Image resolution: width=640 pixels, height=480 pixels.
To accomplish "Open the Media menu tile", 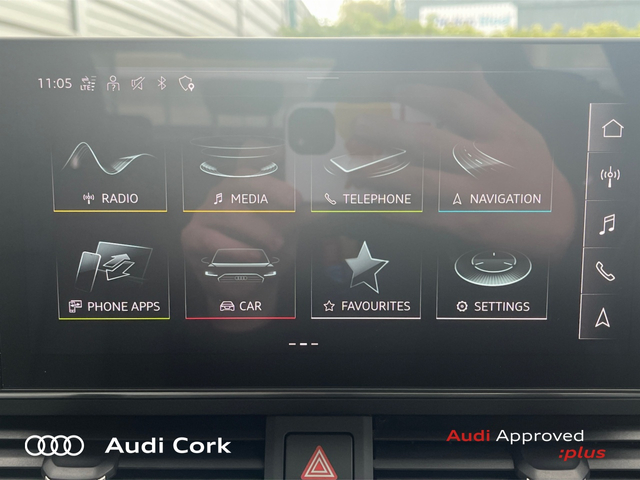I will coord(239,175).
